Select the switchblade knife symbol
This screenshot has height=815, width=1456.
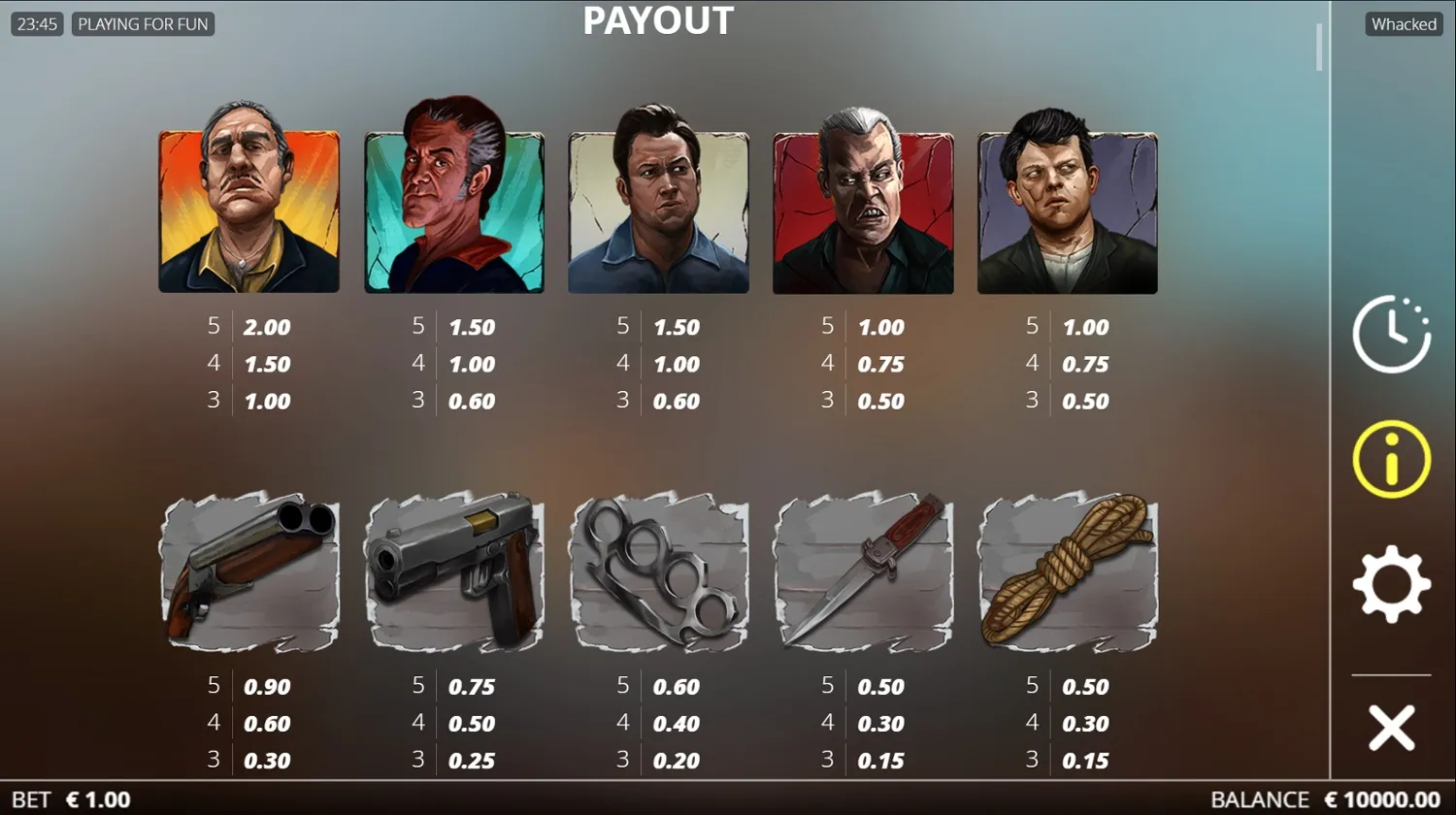point(863,574)
